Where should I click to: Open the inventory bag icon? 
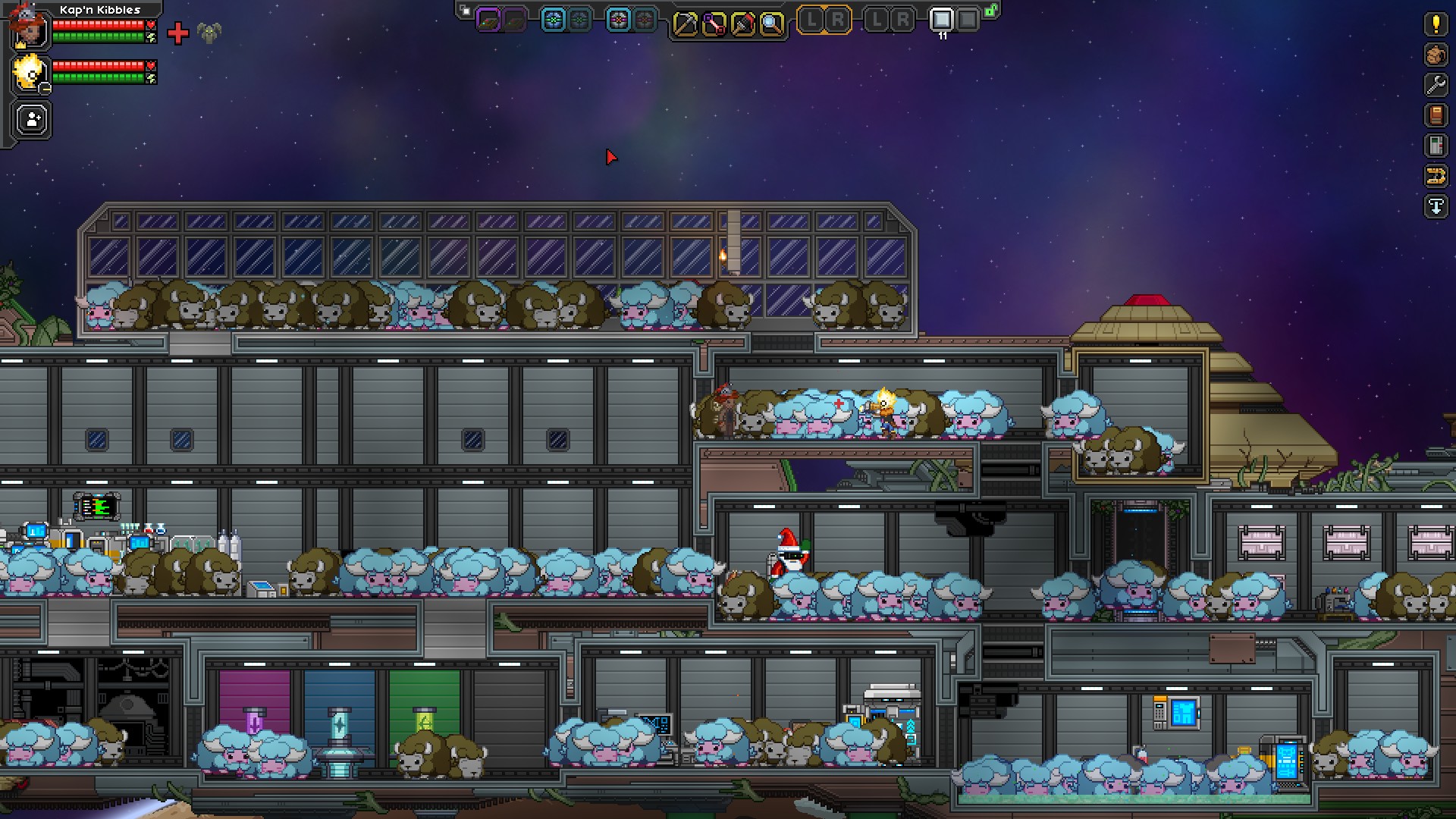point(1435,55)
